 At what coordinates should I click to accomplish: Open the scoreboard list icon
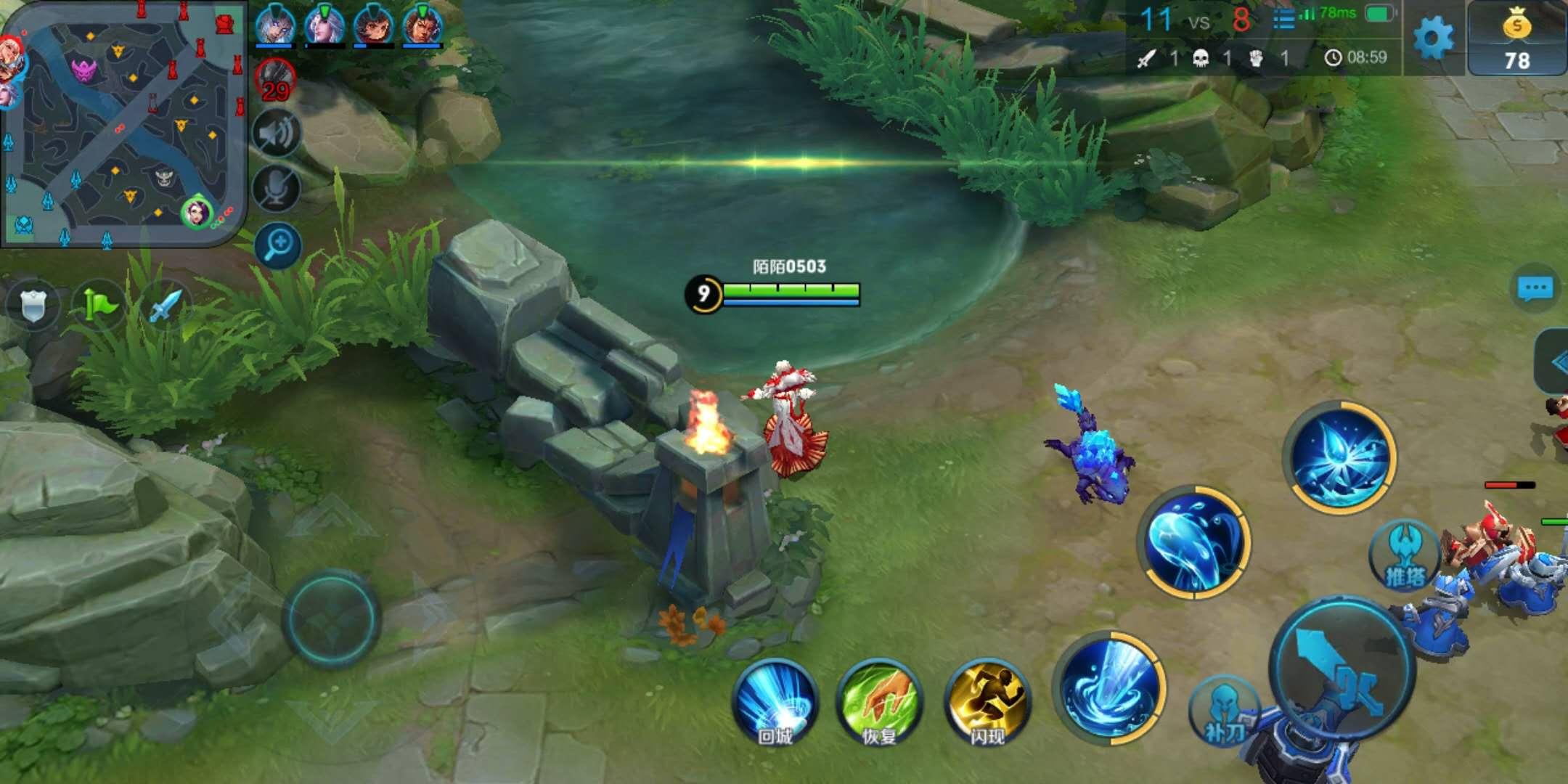[x=1283, y=20]
